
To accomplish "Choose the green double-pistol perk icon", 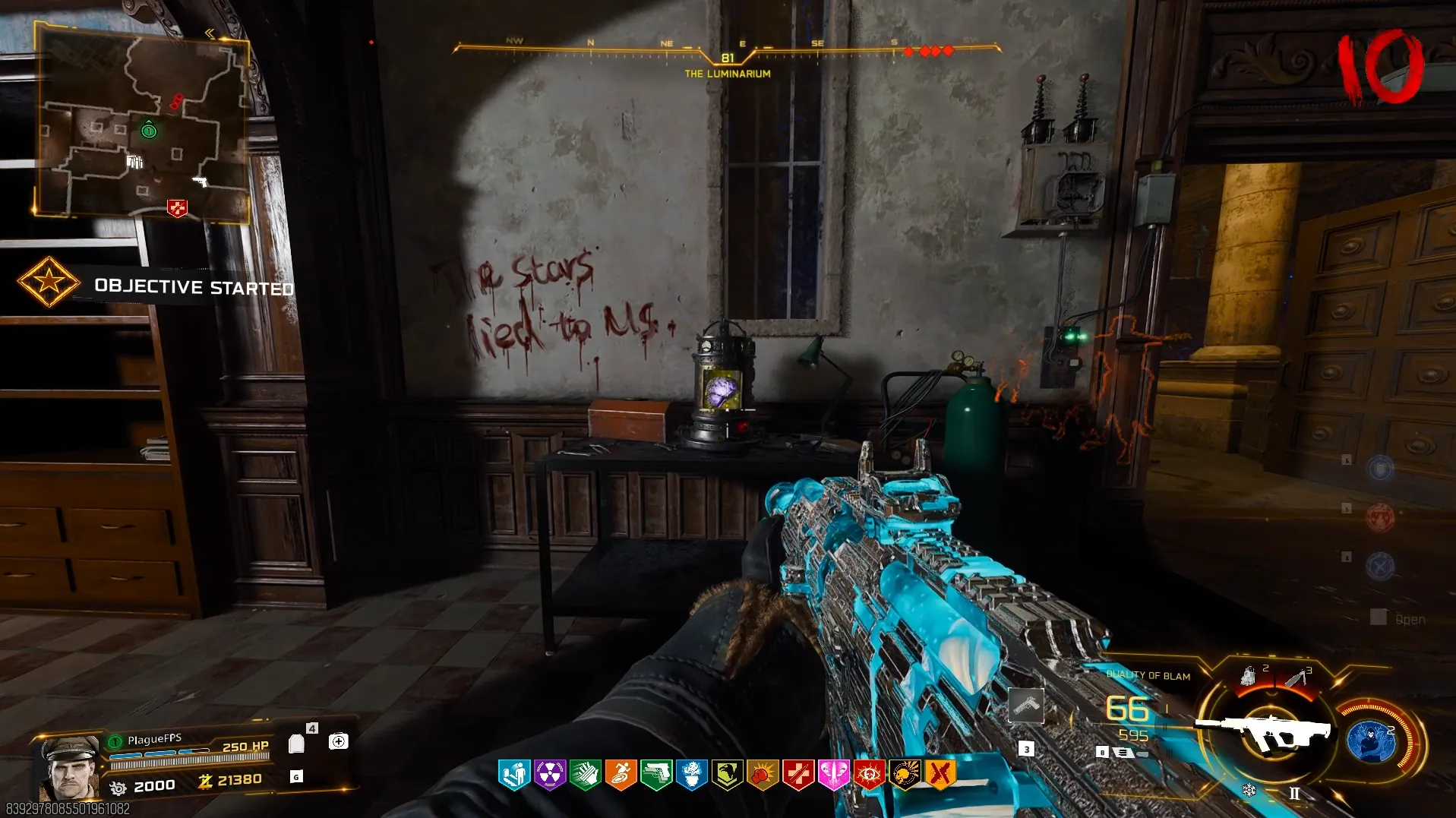I will 656,775.
